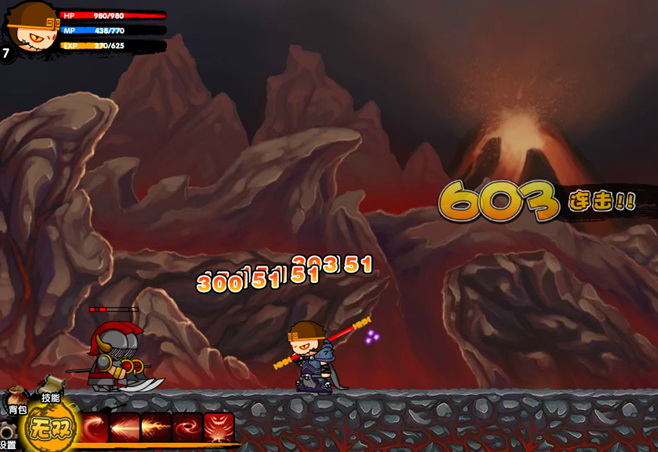658x452 pixels.
Task: Use the flame streak skill
Action: [157, 428]
